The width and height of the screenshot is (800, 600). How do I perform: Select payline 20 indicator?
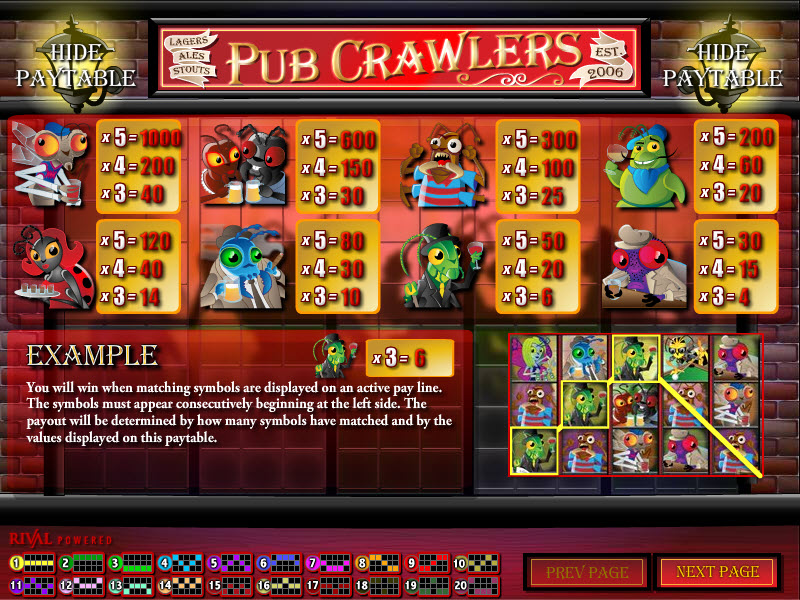coord(472,585)
